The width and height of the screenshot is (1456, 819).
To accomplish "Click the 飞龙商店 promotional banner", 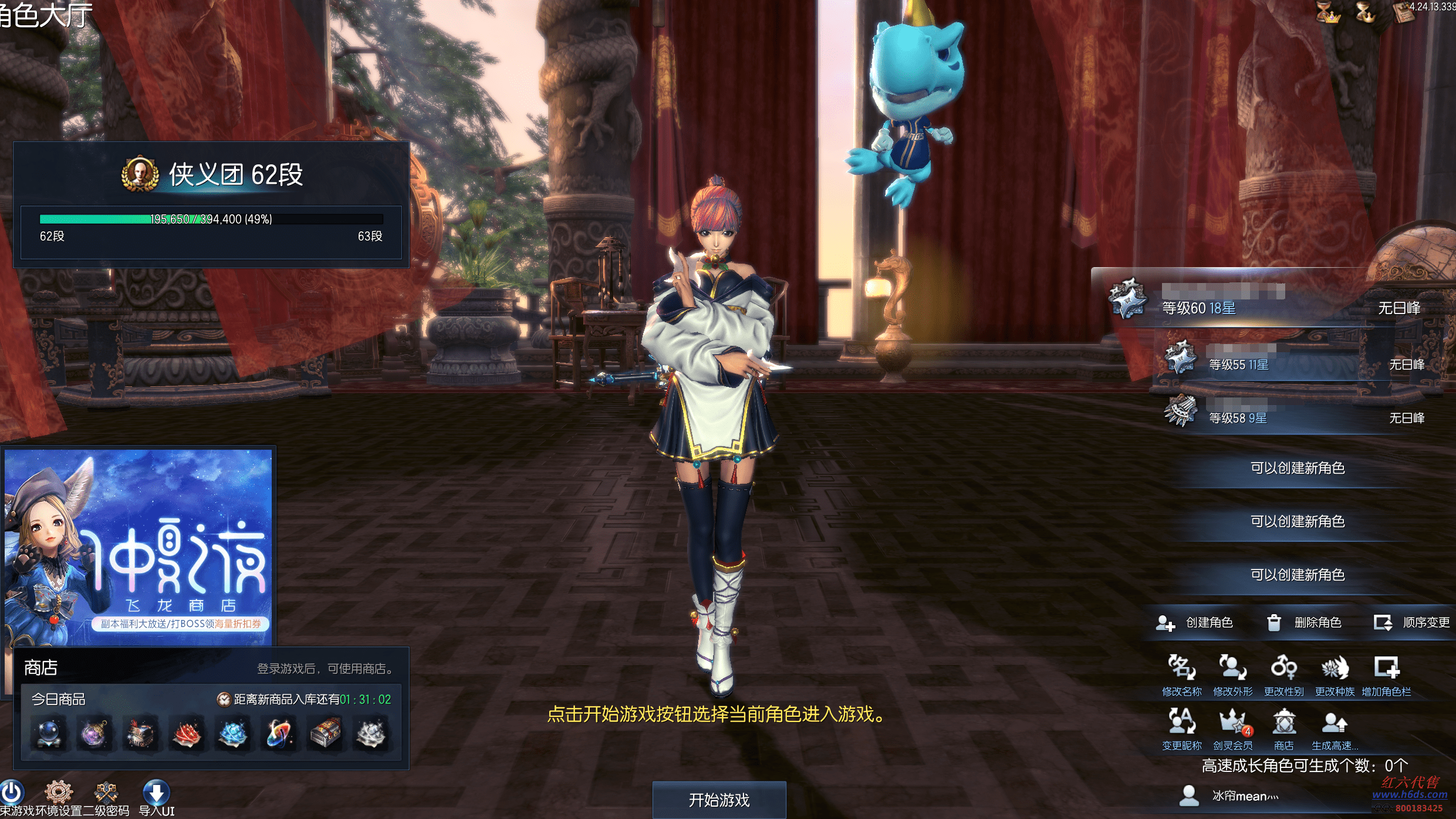I will tap(138, 546).
